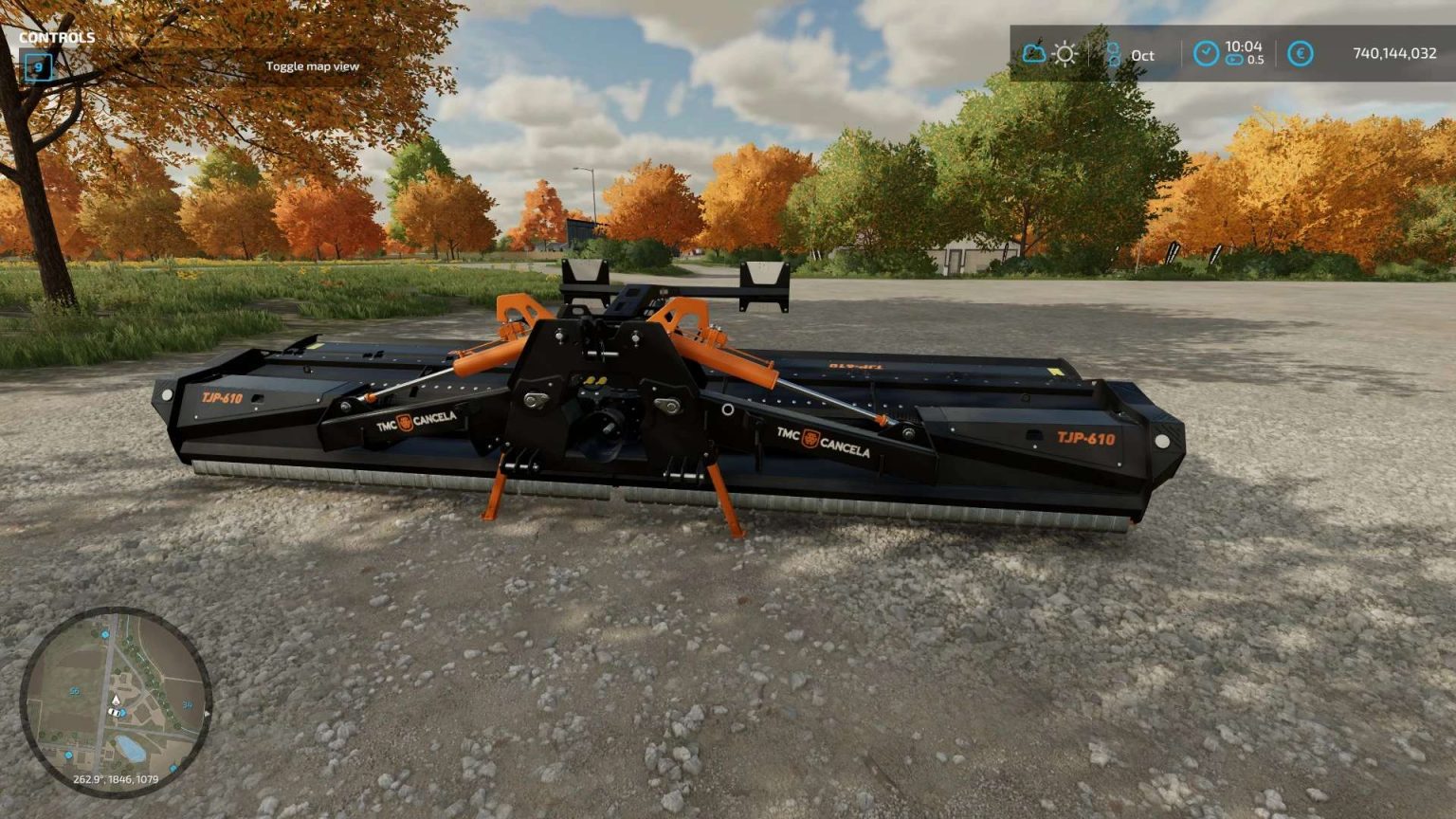Image resolution: width=1456 pixels, height=819 pixels.
Task: Click the coordinates text under the minimap
Action: point(116,779)
